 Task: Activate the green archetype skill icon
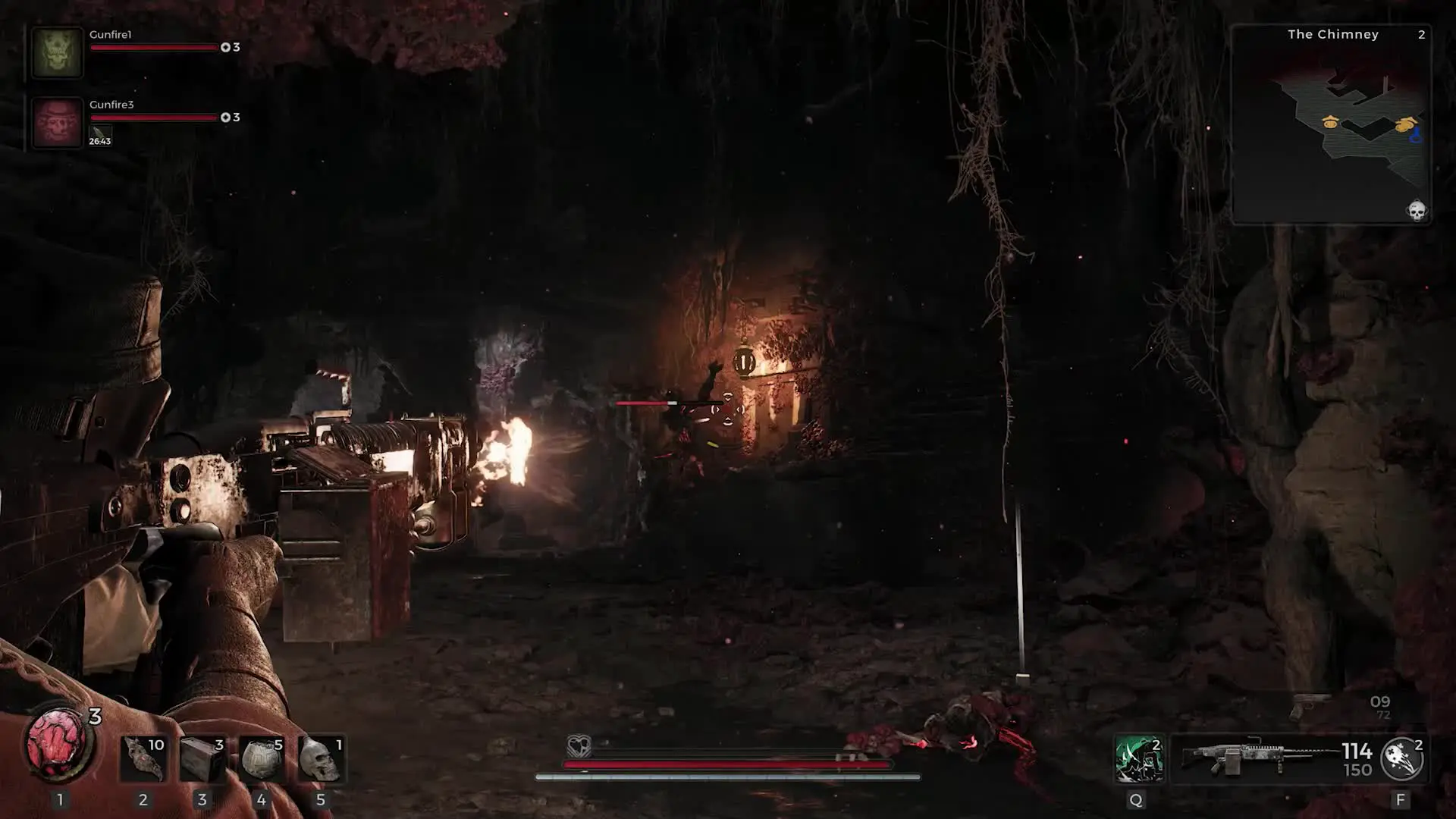pos(1138,758)
